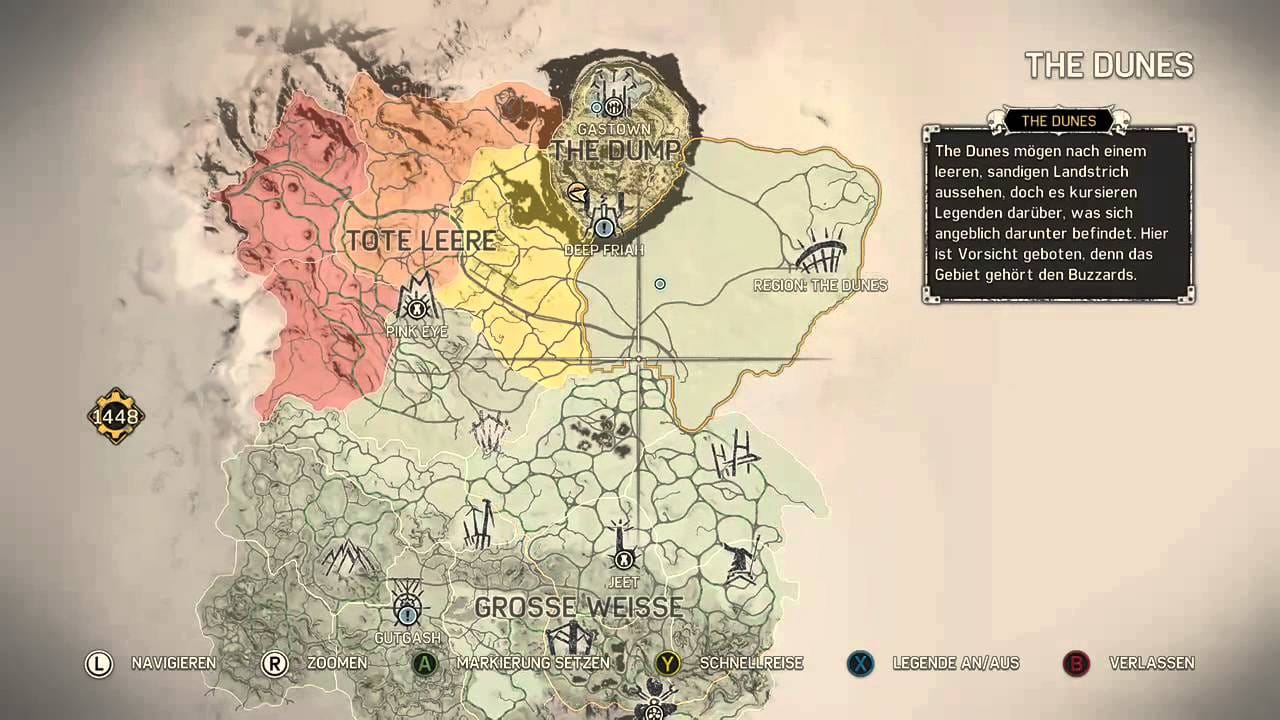Click the Deep Friah exclamation marker

pos(604,227)
